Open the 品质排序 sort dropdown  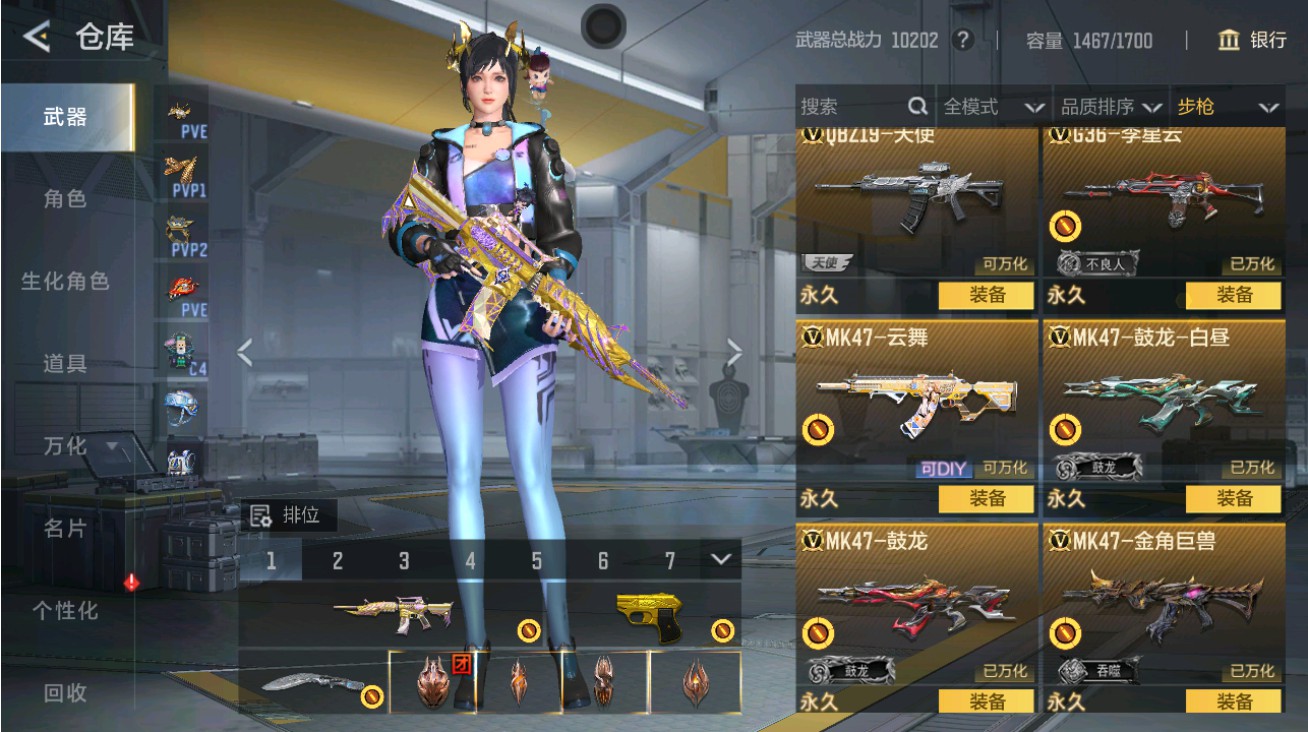coord(1111,107)
